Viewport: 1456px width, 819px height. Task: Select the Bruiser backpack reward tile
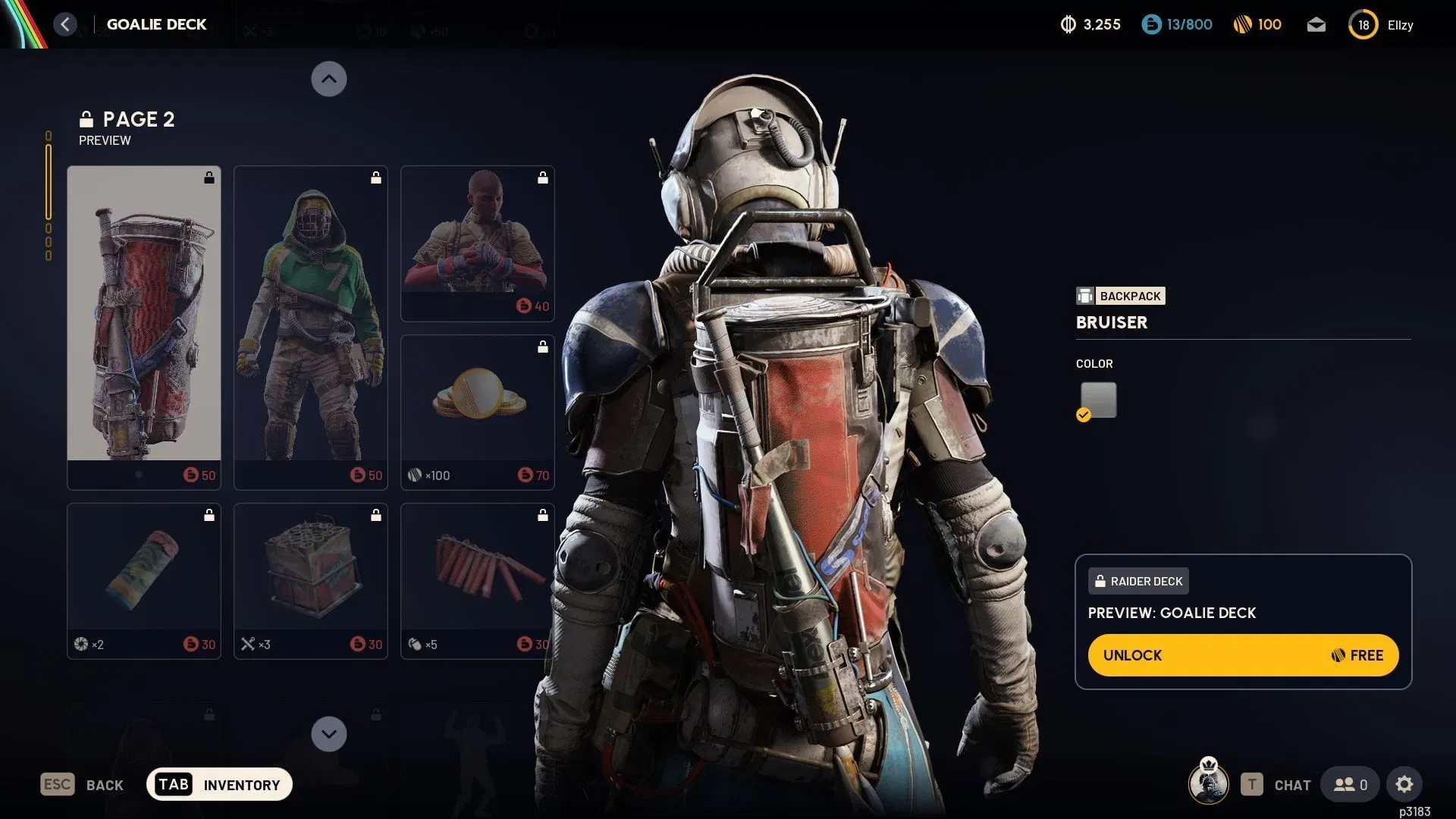click(144, 326)
